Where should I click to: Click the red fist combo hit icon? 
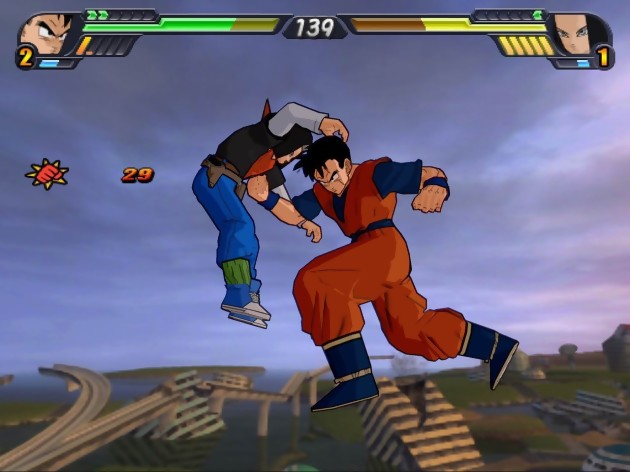click(x=47, y=174)
